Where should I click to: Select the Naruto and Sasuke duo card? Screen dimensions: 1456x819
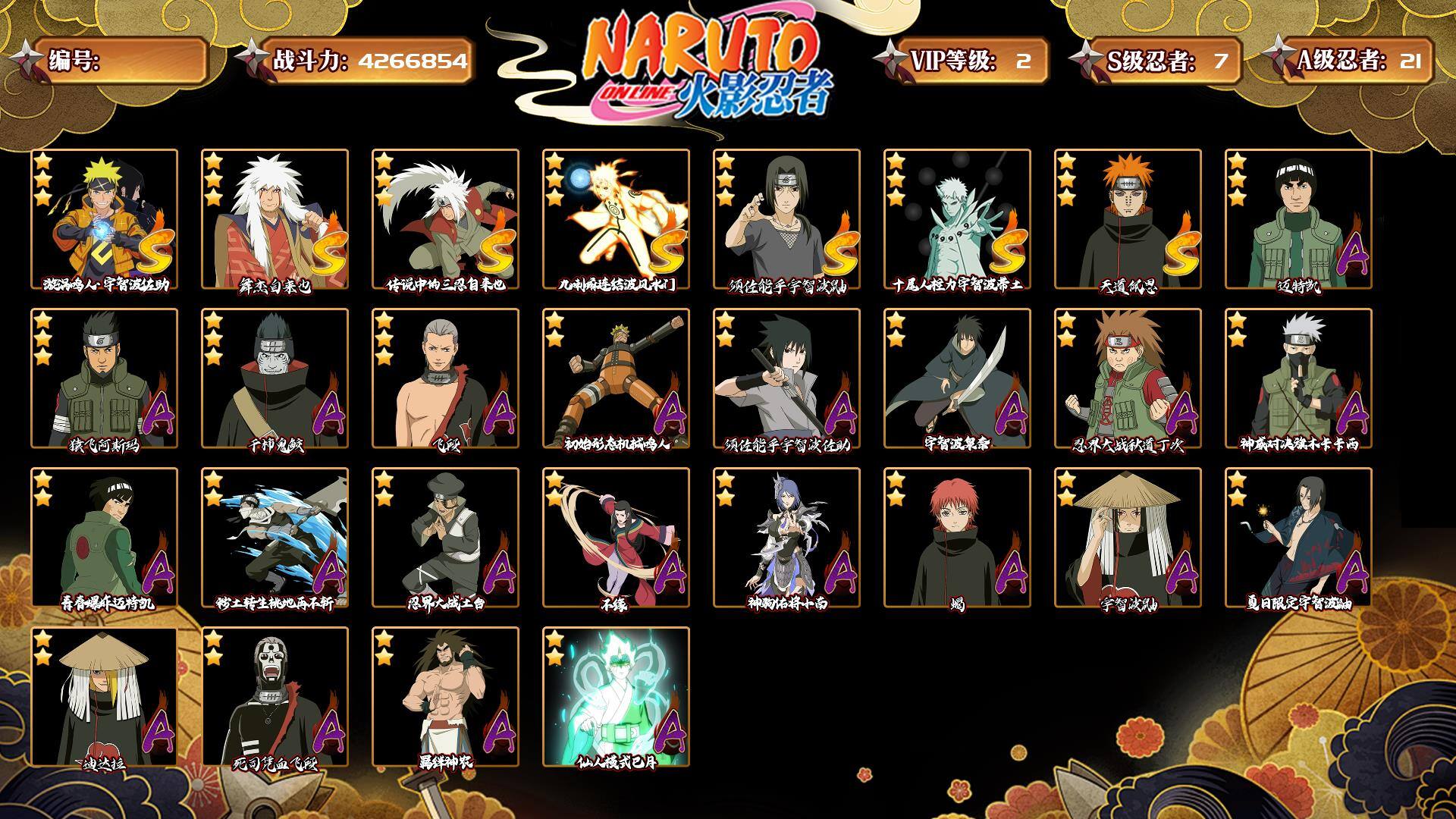(104, 218)
